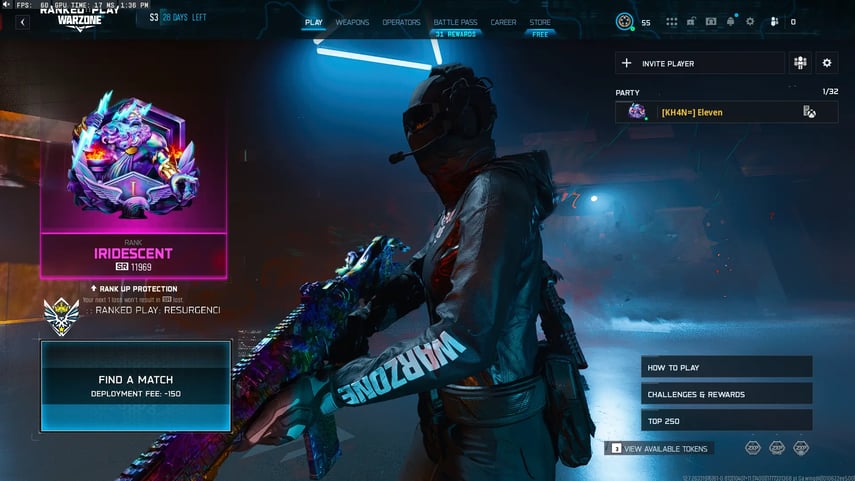Open the How To Play guide
Viewport: 855px width, 481px height.
726,367
